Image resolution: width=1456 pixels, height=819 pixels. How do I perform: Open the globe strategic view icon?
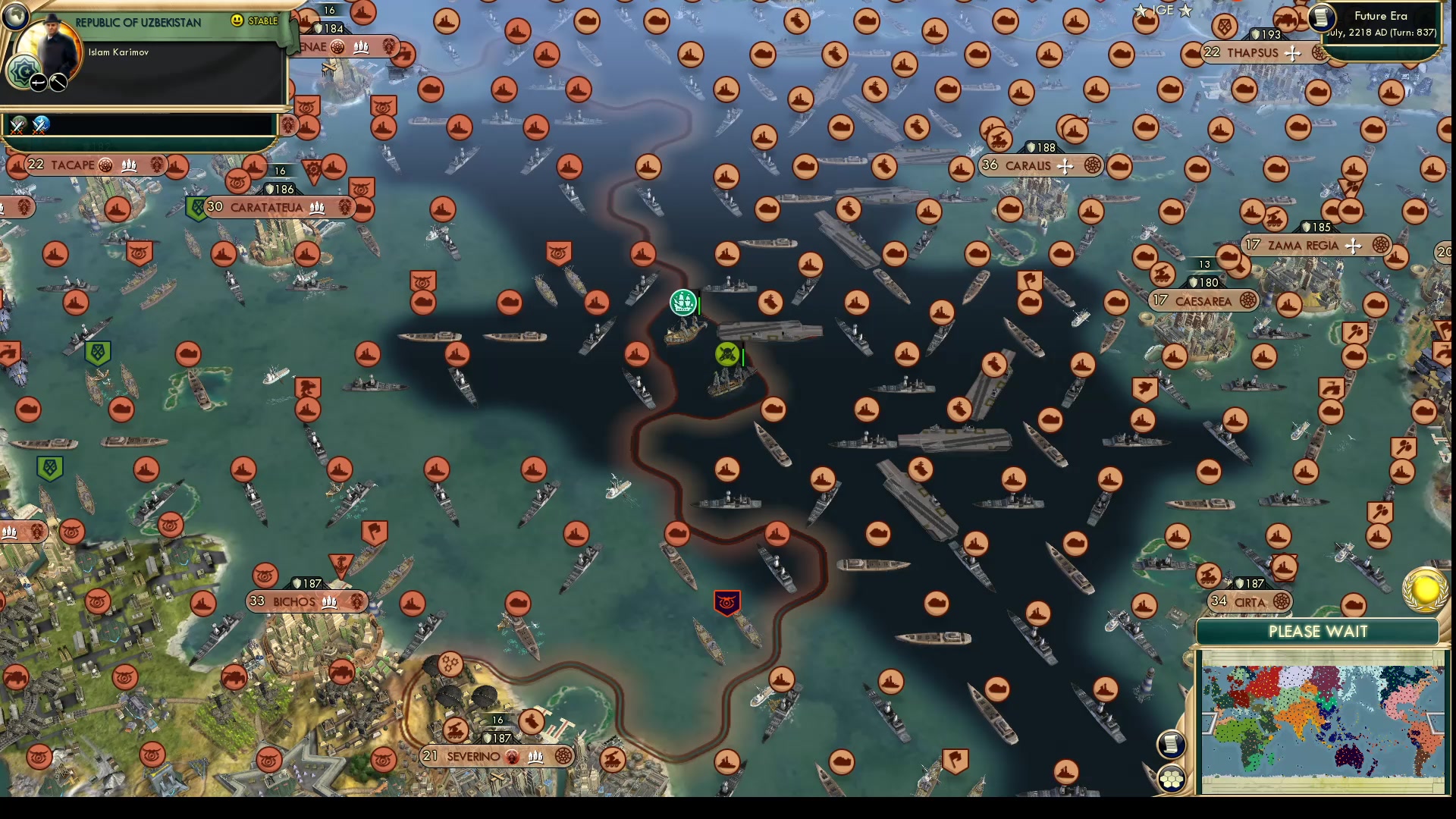16,17
